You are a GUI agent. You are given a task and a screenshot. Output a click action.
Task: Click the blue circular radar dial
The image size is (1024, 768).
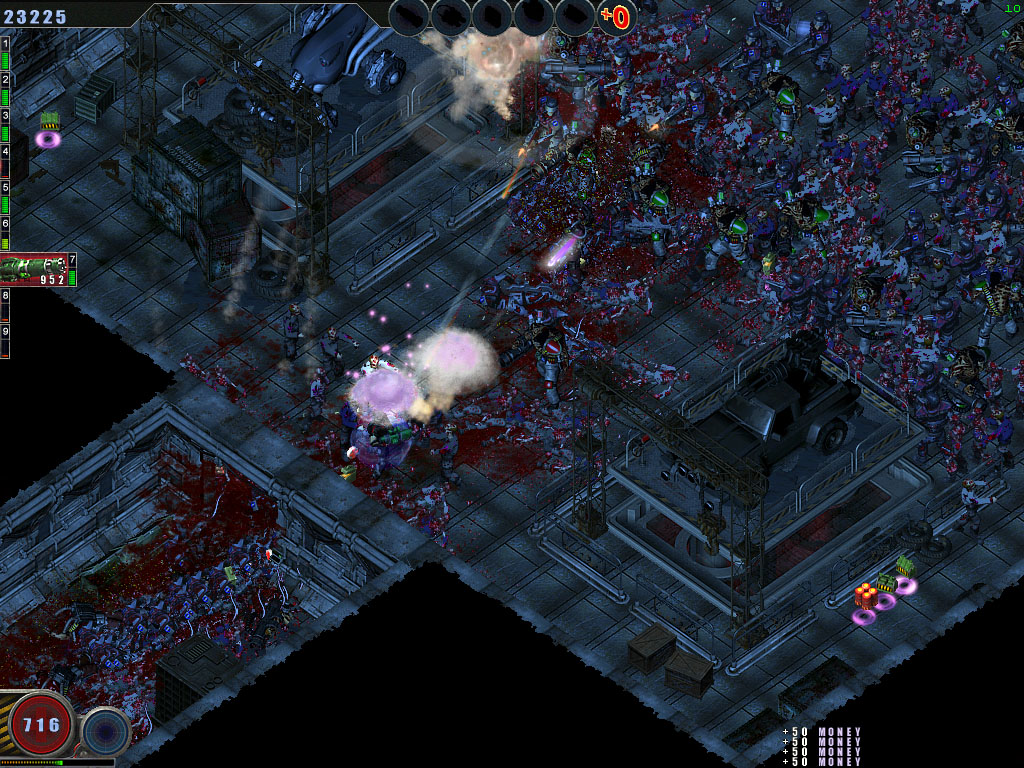coord(105,731)
